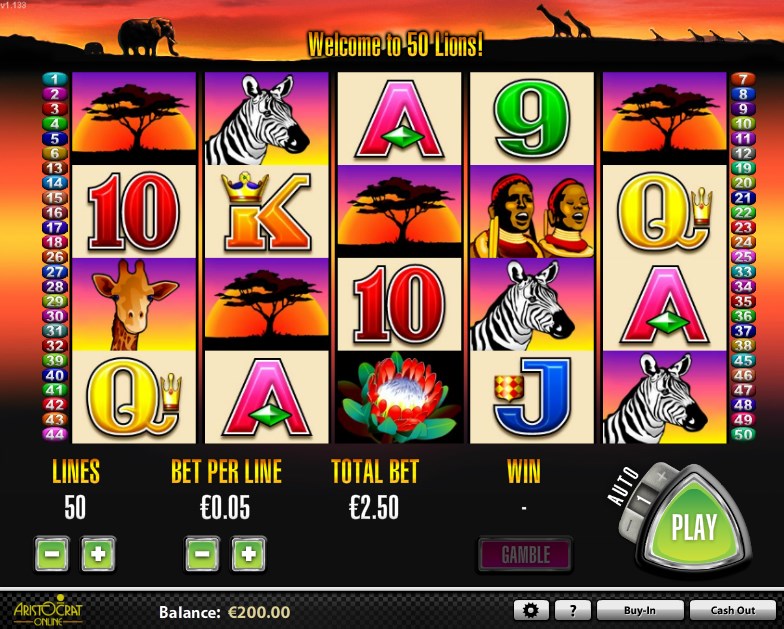784x629 pixels.
Task: Increase the AUTO spin count with plus
Action: pos(662,478)
